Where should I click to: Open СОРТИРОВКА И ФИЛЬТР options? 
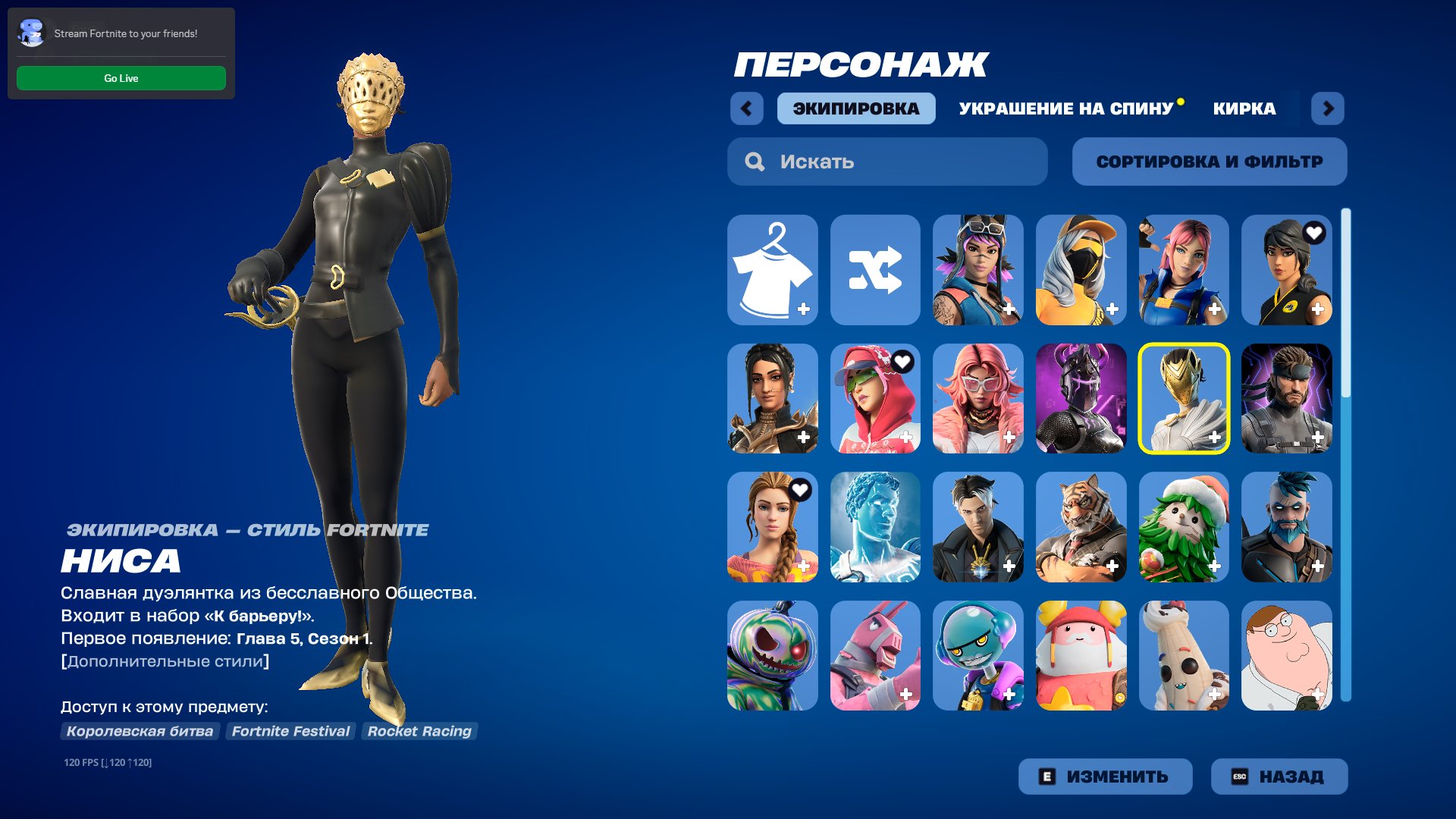click(1209, 161)
